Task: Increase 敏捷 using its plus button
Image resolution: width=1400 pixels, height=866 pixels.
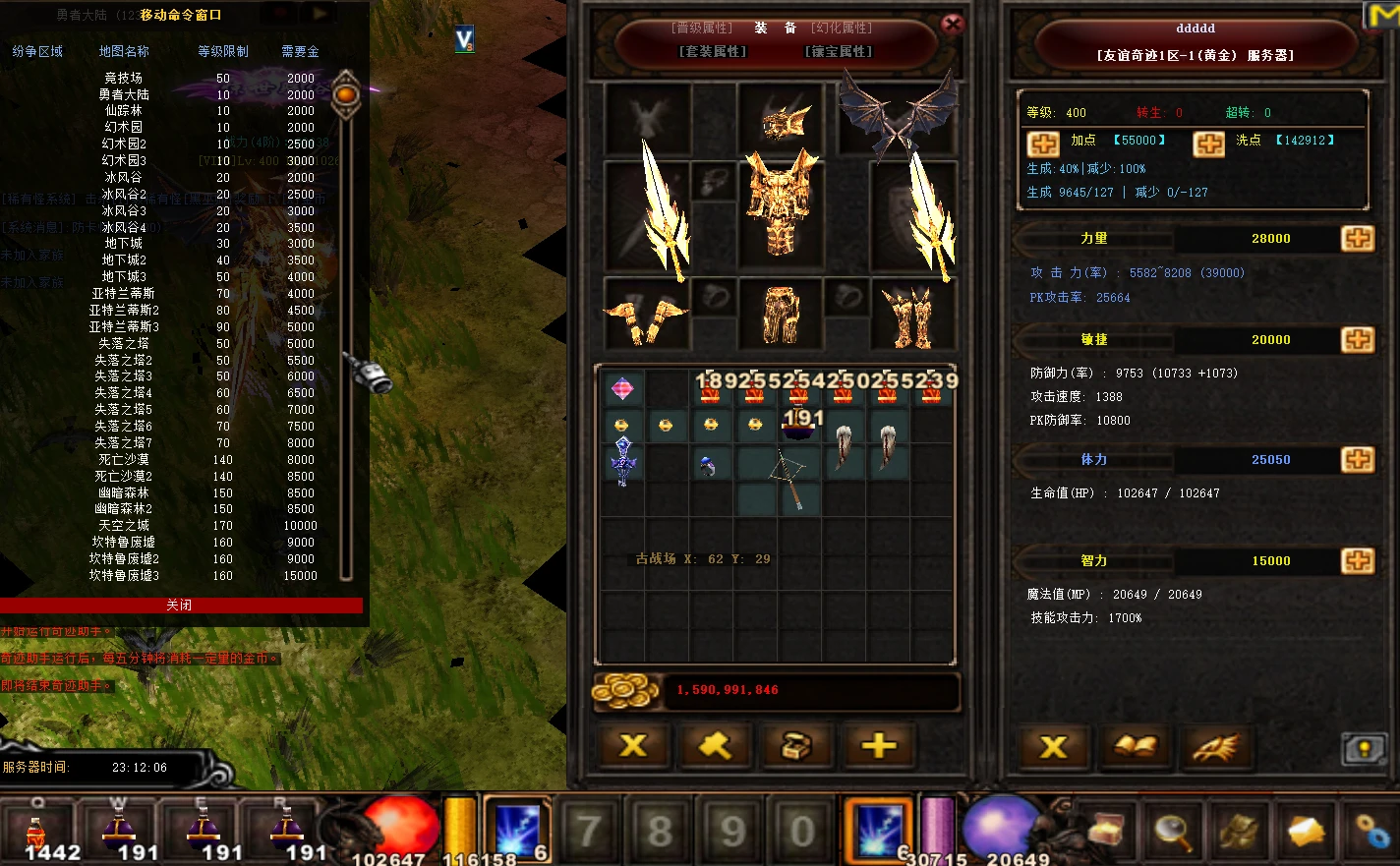Action: pyautogui.click(x=1358, y=339)
